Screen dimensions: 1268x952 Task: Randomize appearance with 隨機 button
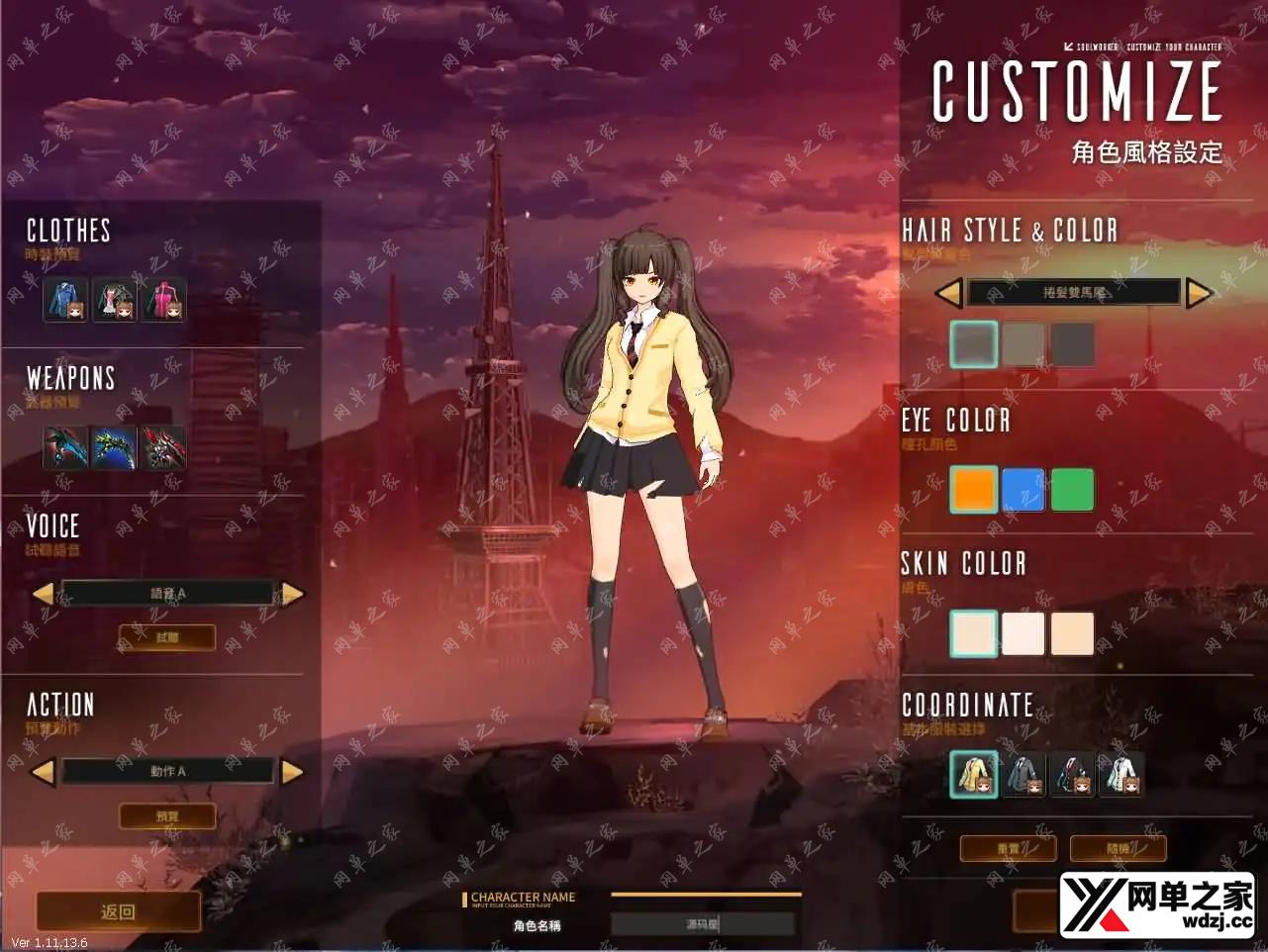[x=1118, y=848]
